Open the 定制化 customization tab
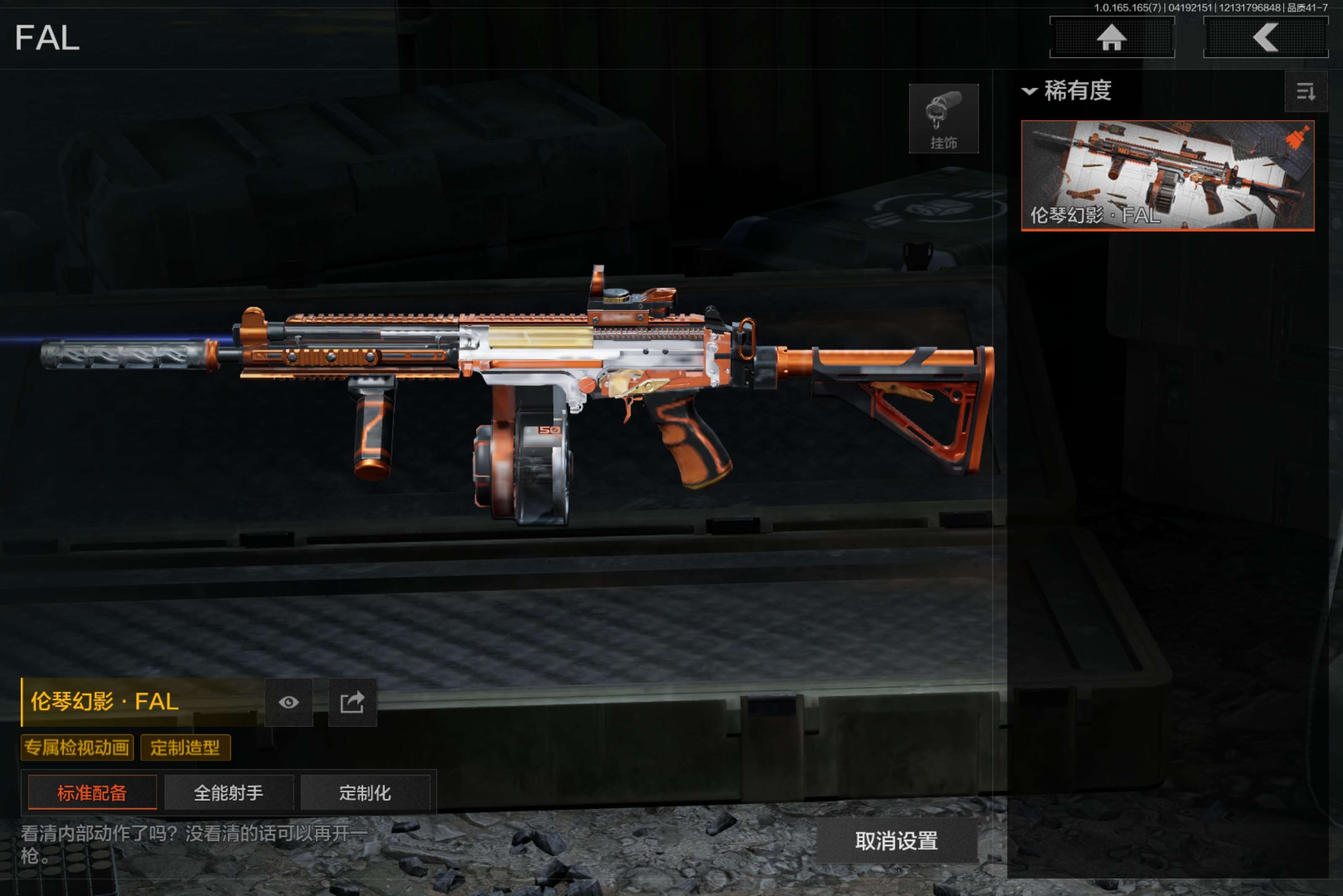Viewport: 1343px width, 896px height. click(365, 792)
